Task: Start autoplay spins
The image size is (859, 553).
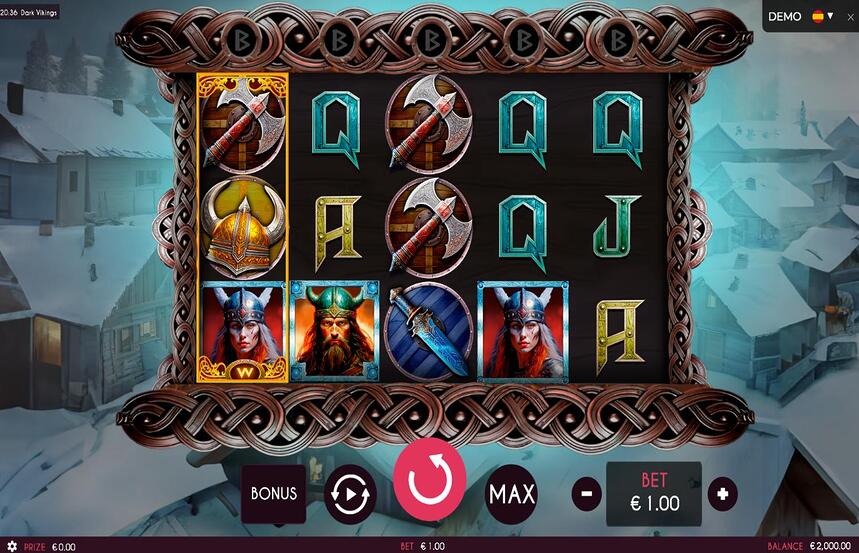Action: point(350,494)
